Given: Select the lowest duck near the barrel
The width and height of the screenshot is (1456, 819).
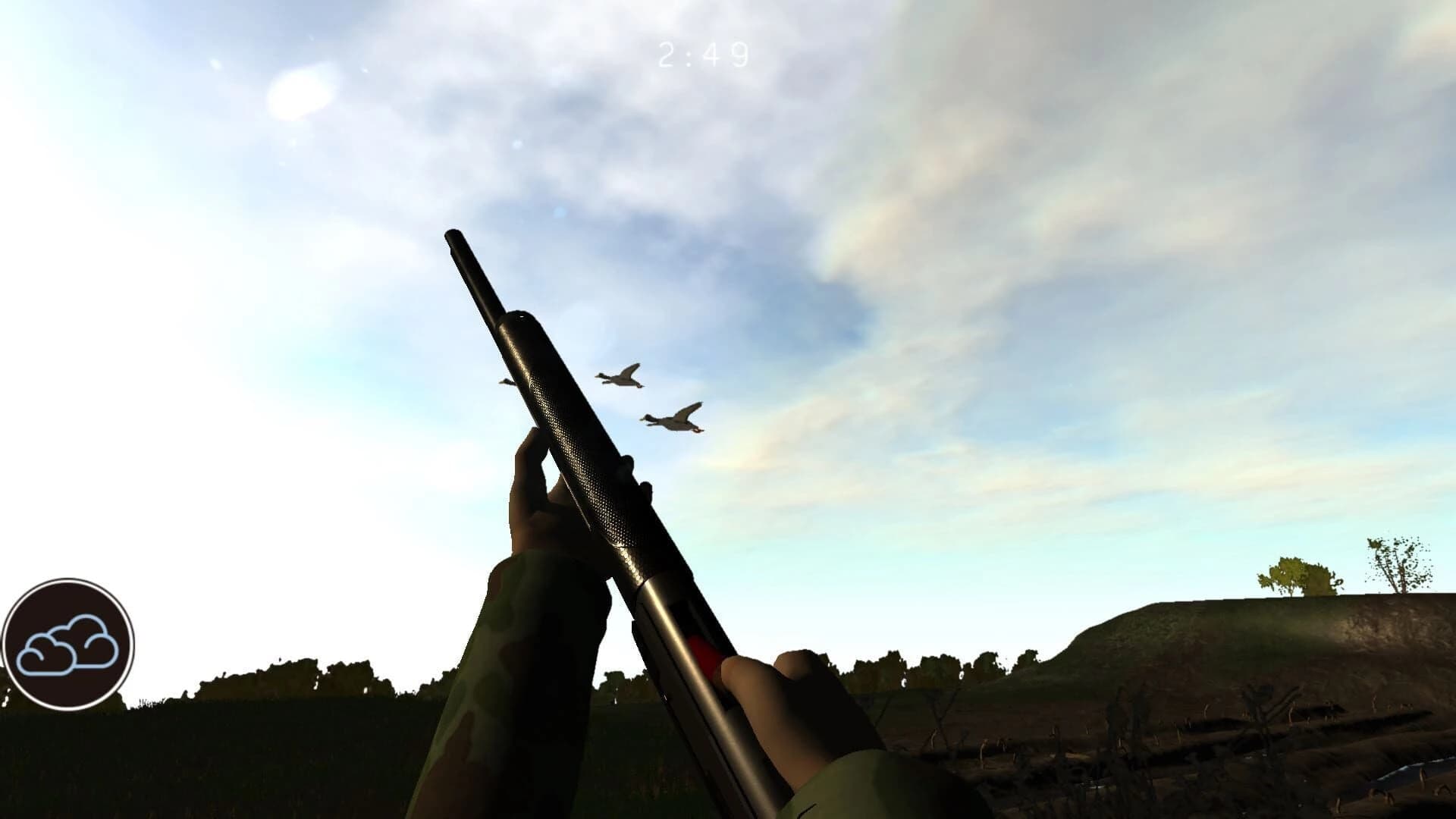Looking at the screenshot, I should tap(671, 419).
